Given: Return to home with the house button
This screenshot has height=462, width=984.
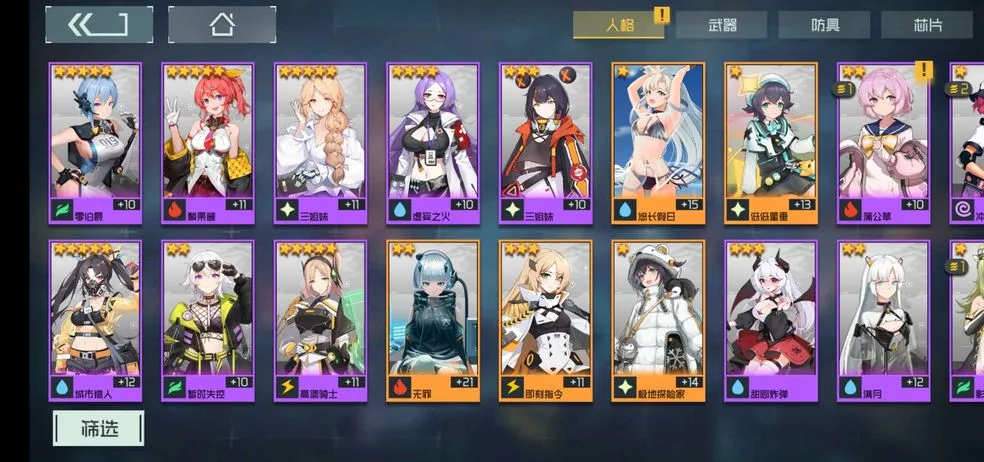Looking at the screenshot, I should (x=222, y=25).
